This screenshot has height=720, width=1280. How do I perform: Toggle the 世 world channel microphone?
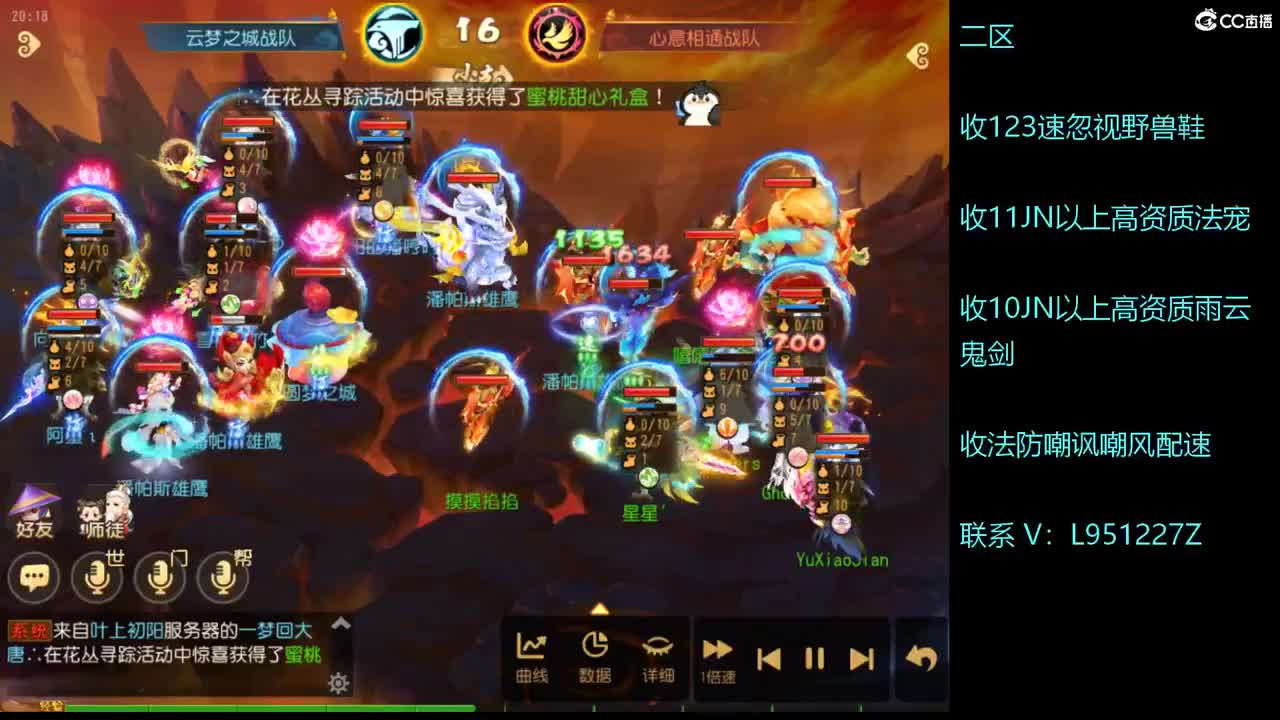point(98,577)
